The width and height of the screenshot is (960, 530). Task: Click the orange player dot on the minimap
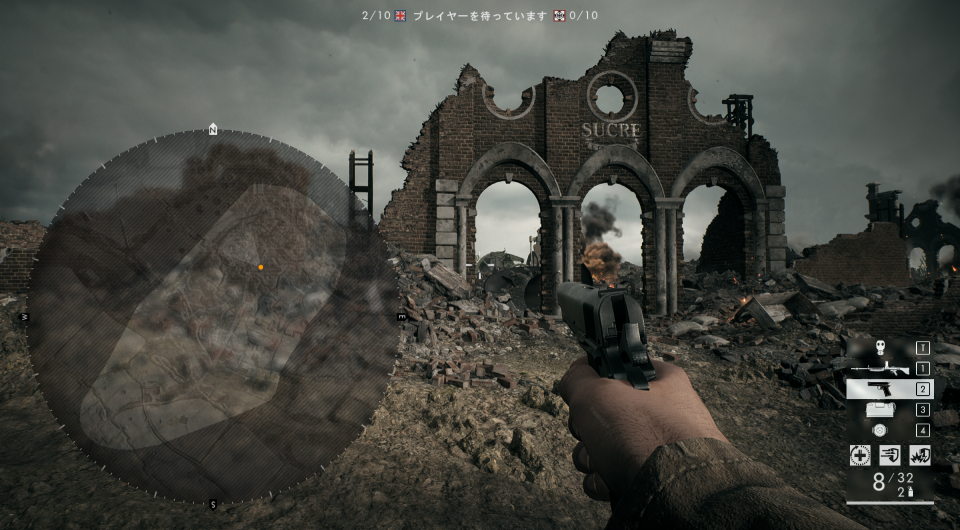click(x=261, y=267)
